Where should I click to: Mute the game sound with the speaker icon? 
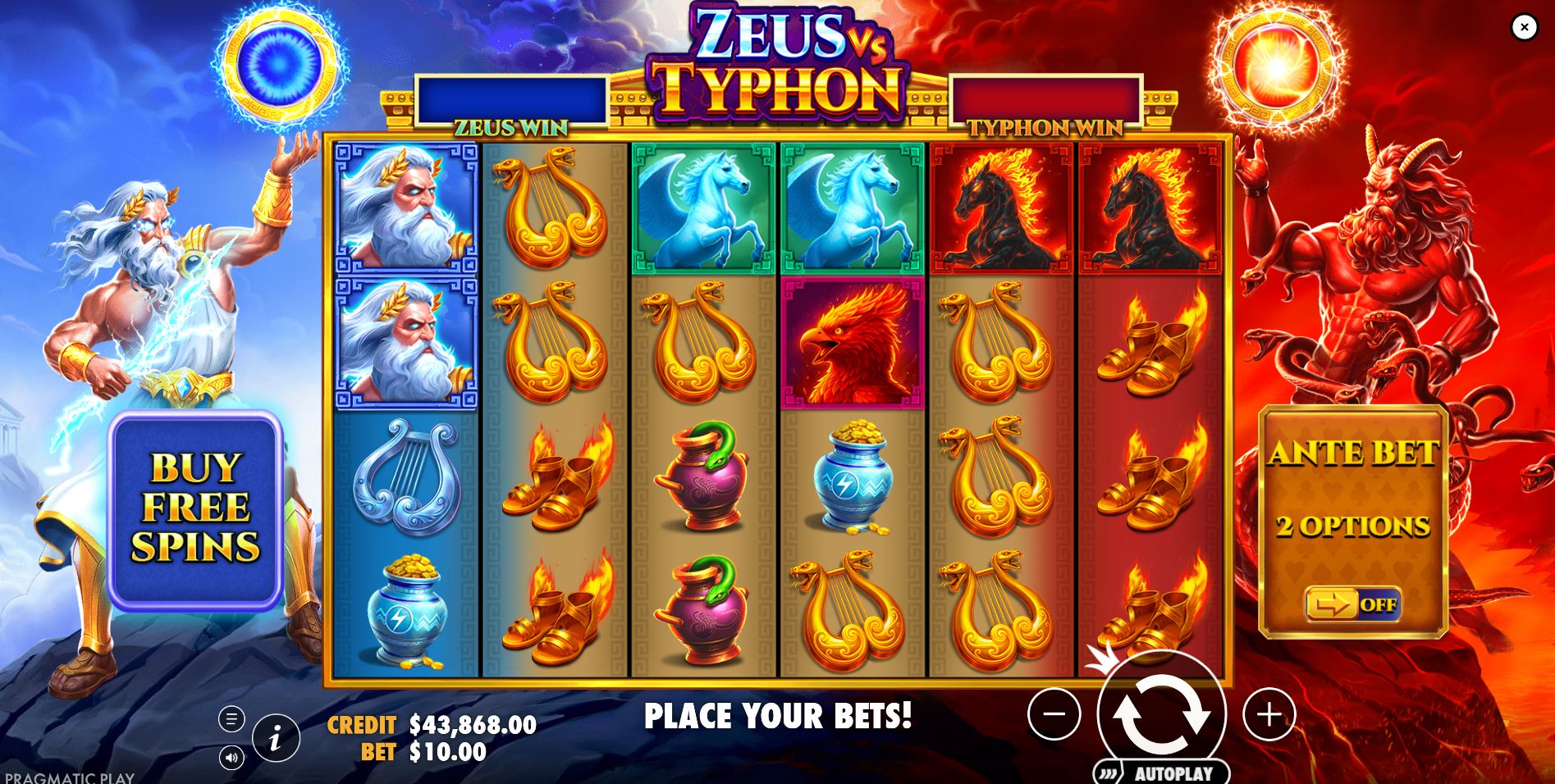tap(232, 759)
